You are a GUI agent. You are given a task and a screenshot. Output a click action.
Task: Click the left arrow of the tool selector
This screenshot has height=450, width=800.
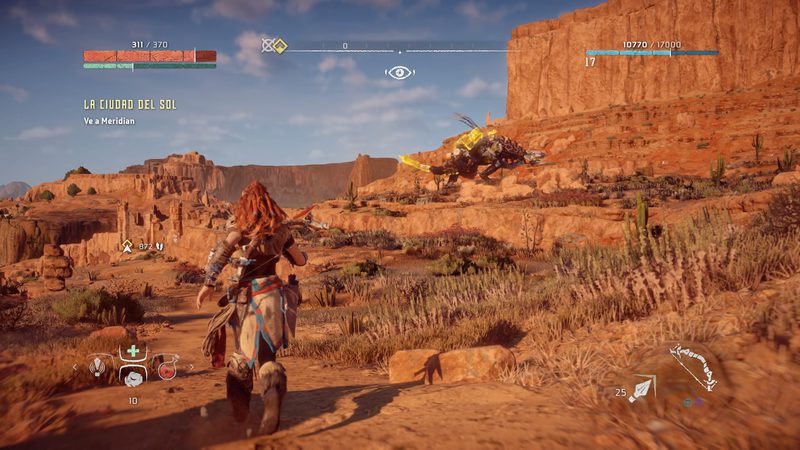[x=74, y=367]
